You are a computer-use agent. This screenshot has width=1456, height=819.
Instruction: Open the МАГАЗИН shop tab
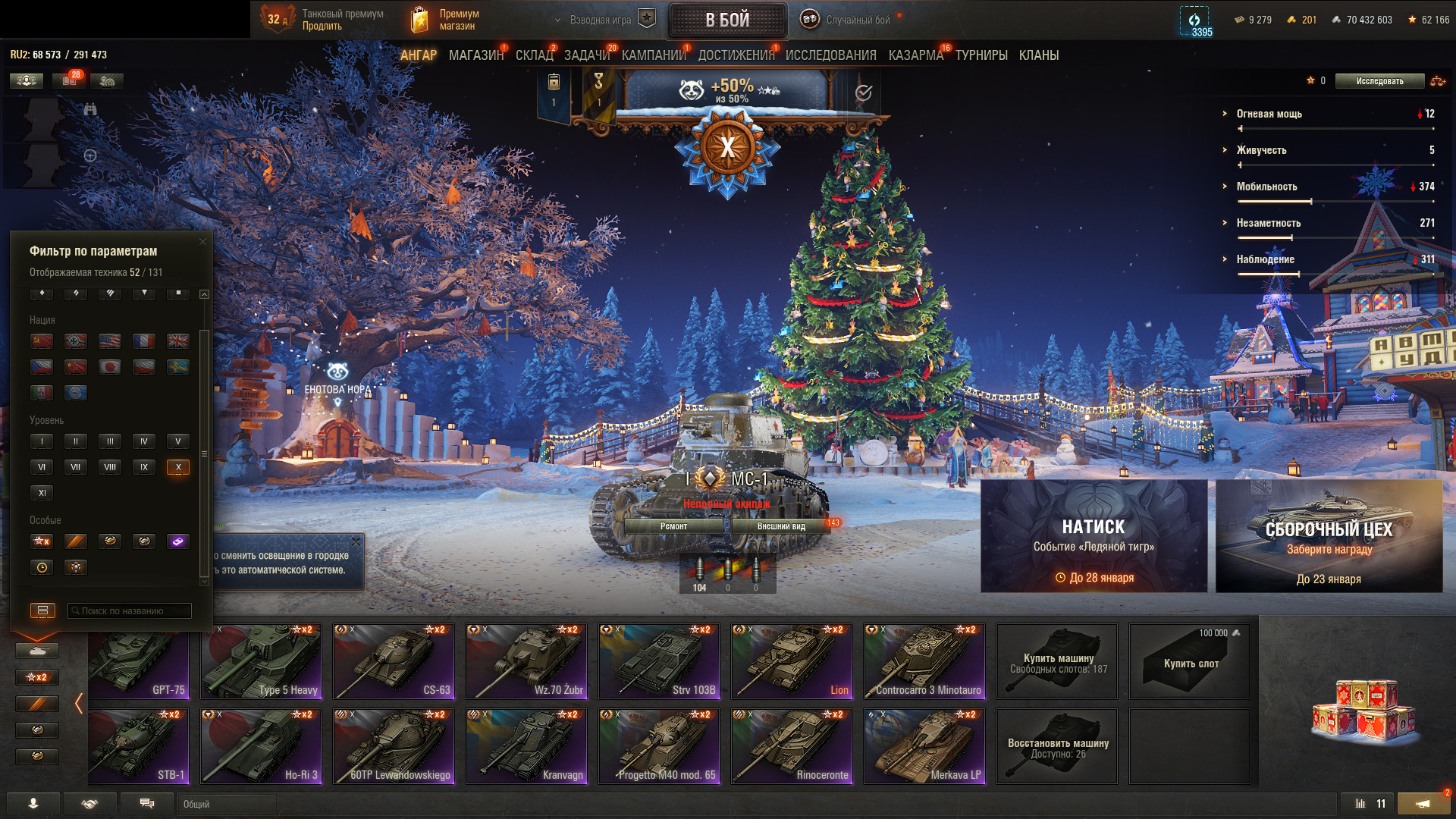[475, 55]
